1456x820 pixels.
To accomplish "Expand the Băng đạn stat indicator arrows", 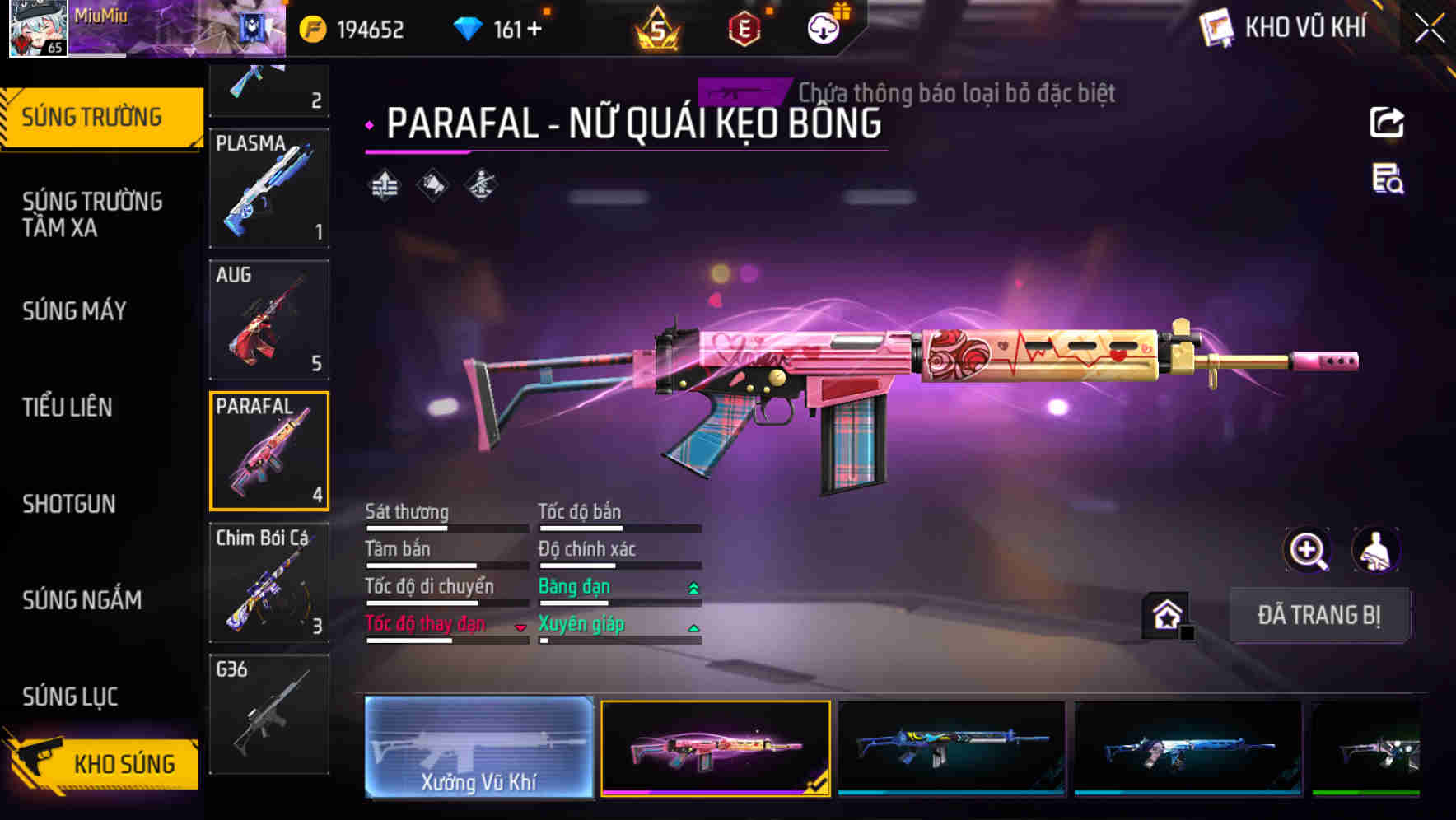I will 693,586.
